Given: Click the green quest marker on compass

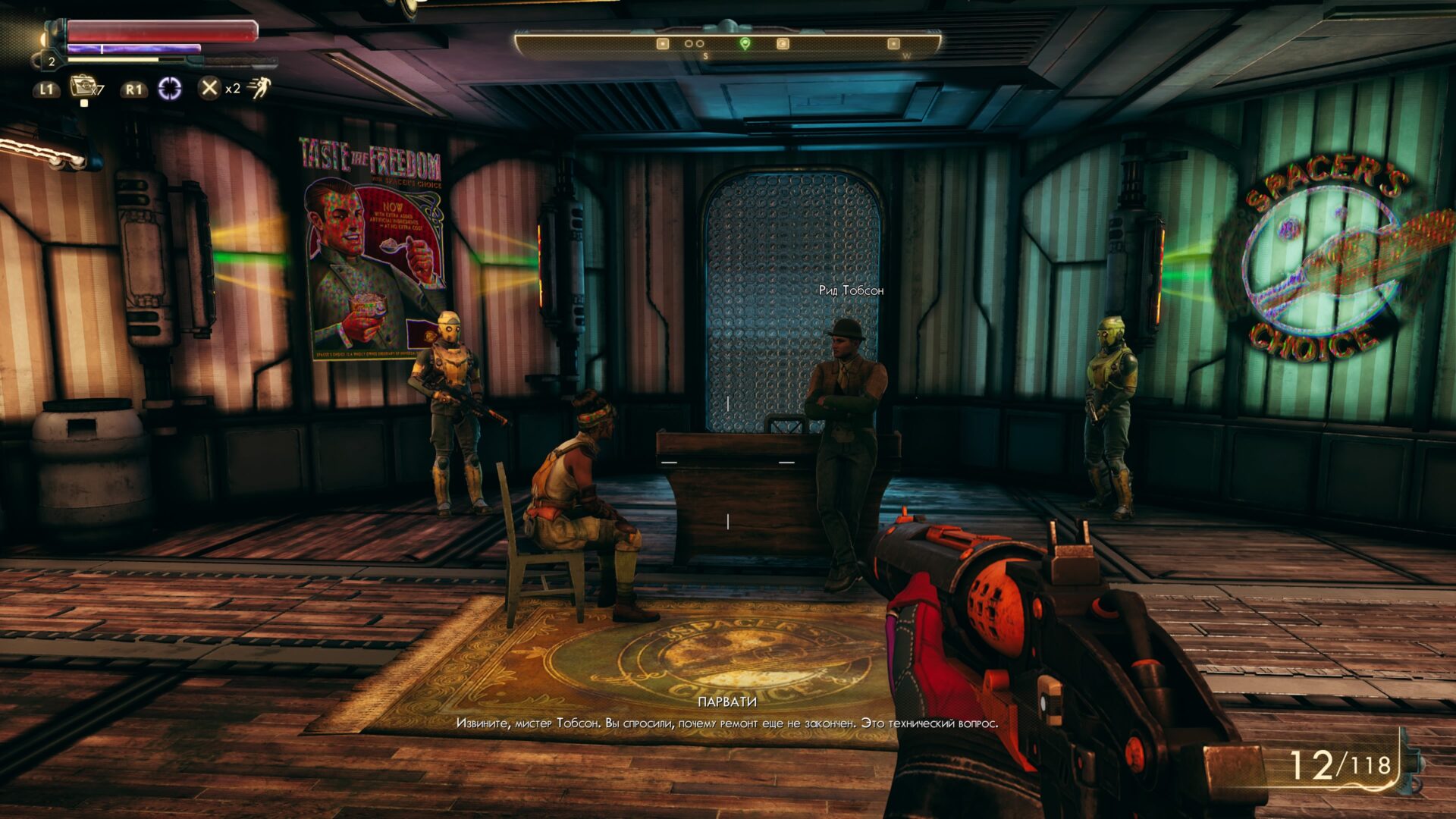Looking at the screenshot, I should pos(745,44).
